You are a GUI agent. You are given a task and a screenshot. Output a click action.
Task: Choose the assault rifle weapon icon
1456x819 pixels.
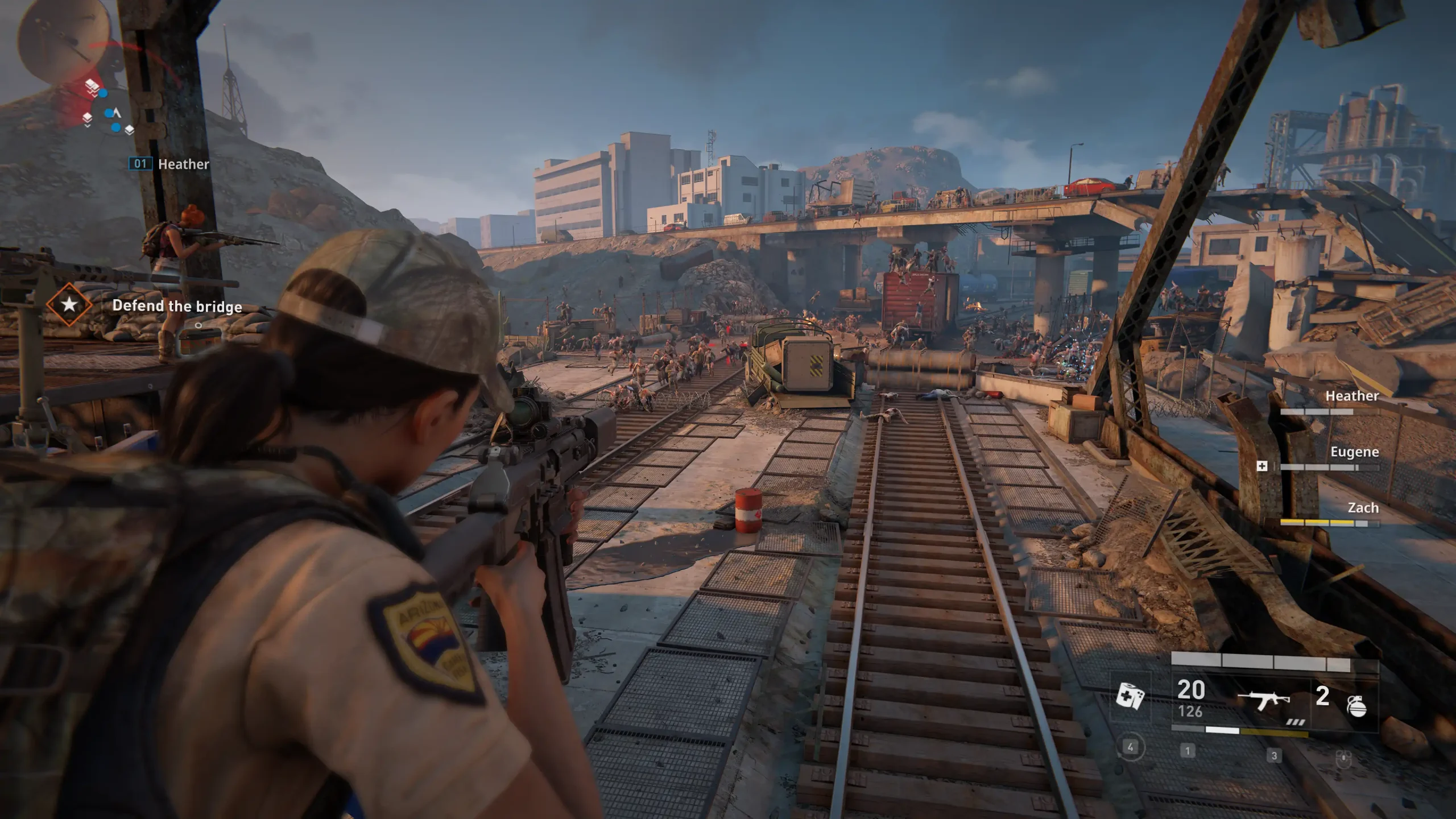click(x=1264, y=700)
